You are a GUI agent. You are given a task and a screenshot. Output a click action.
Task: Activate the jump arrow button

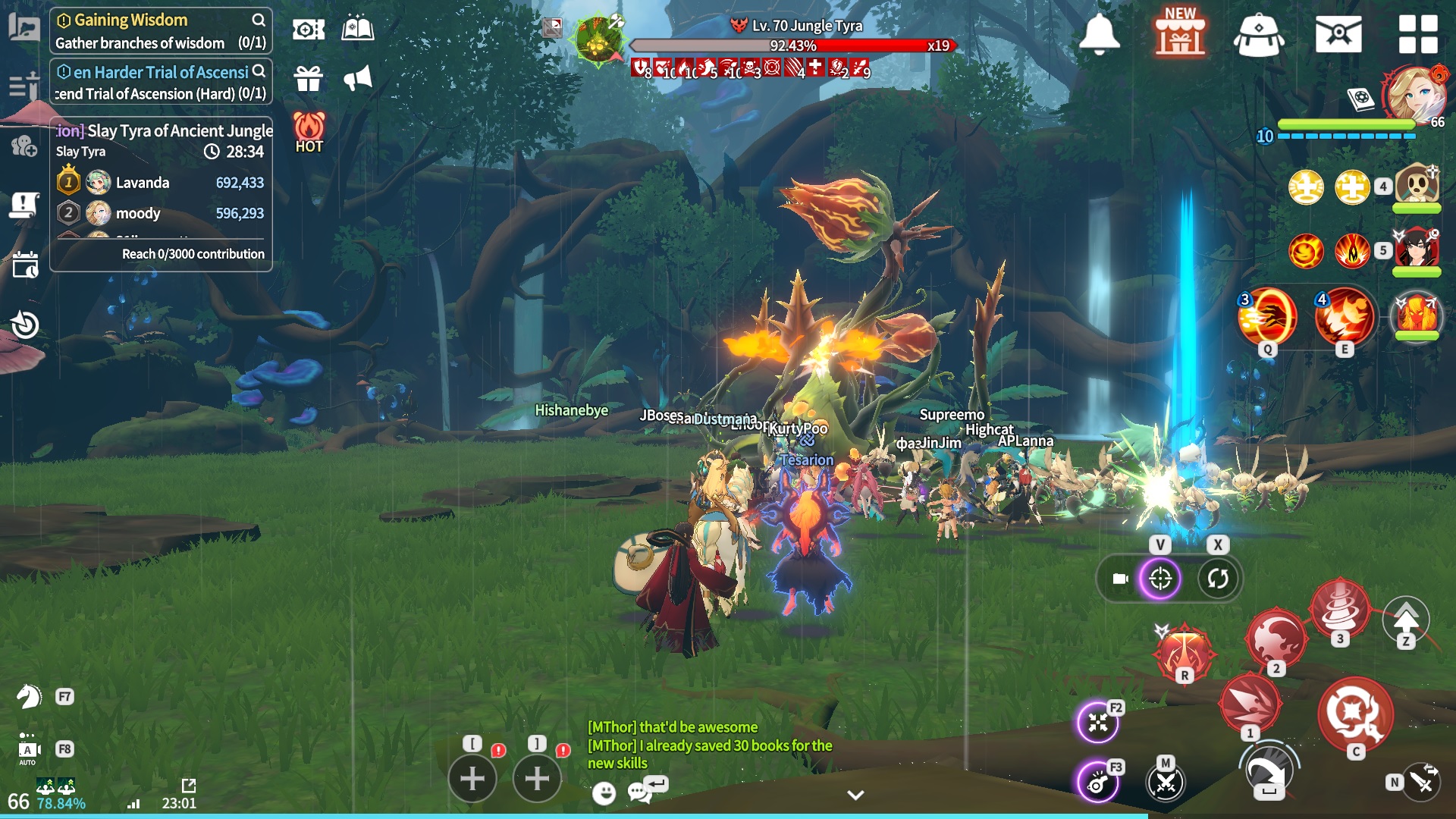tap(1406, 620)
